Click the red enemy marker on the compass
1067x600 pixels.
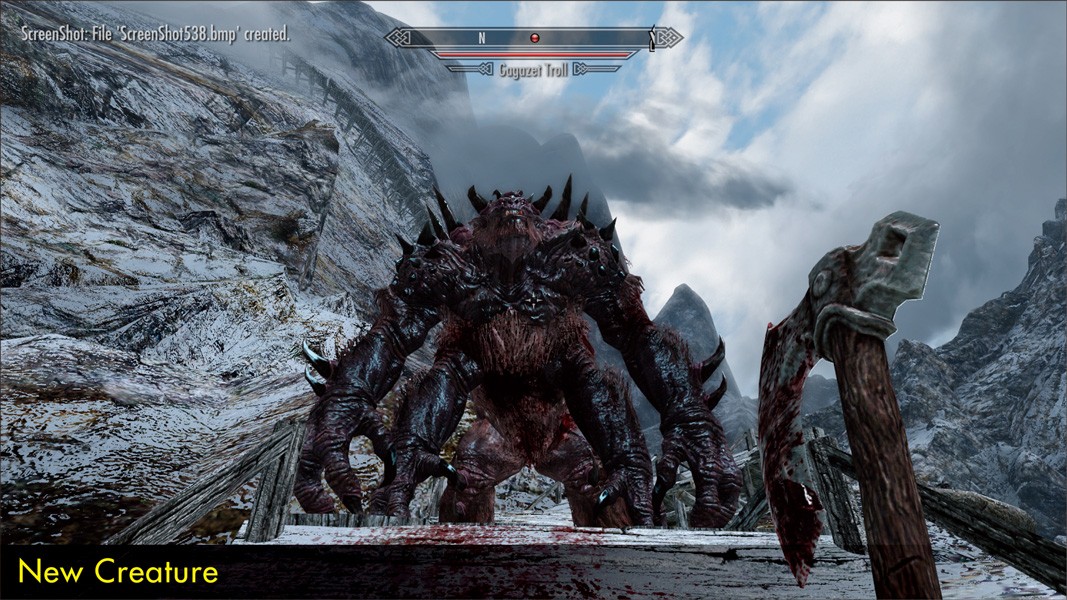[x=535, y=38]
